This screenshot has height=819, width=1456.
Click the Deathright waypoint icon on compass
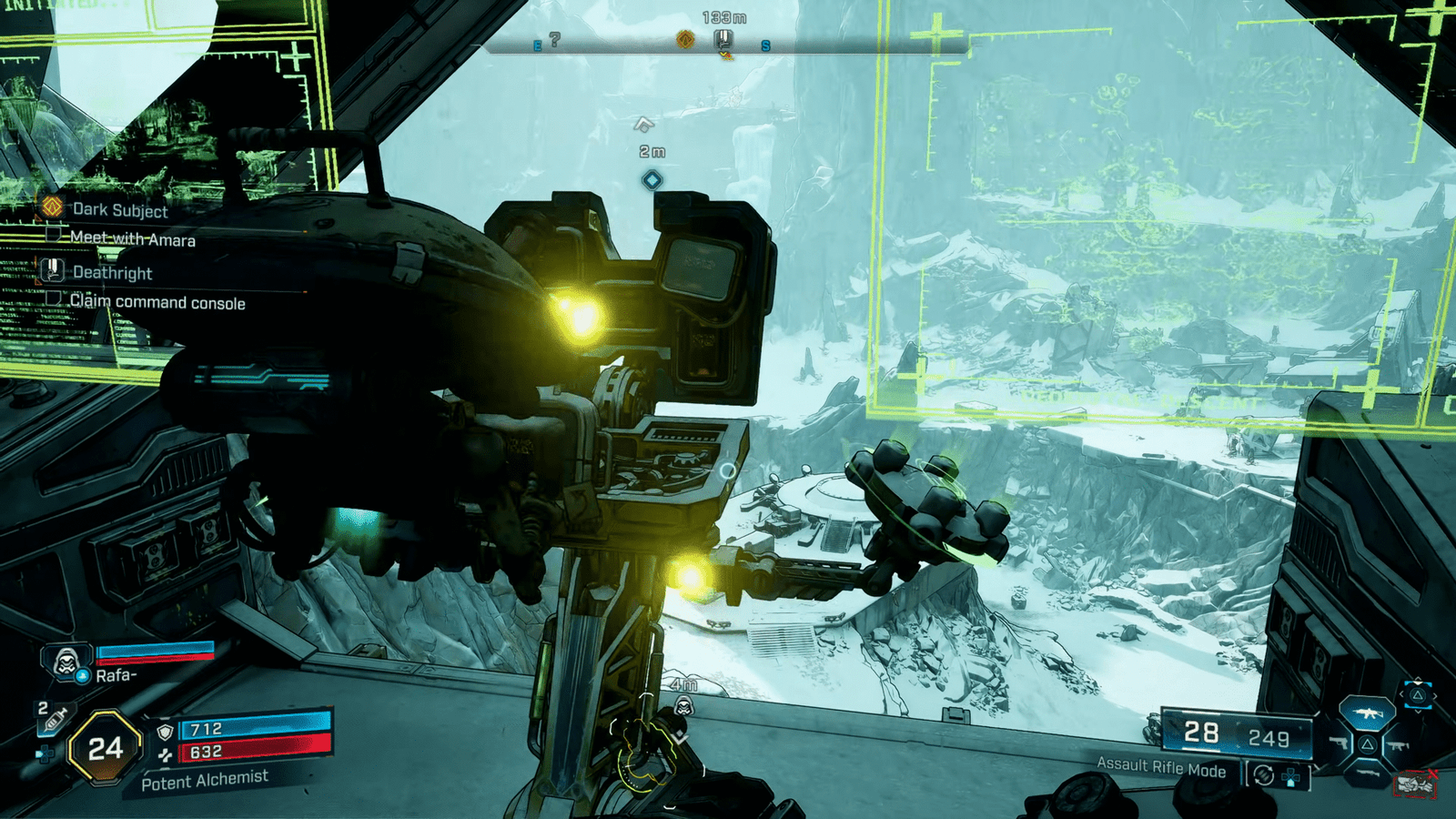tap(723, 39)
